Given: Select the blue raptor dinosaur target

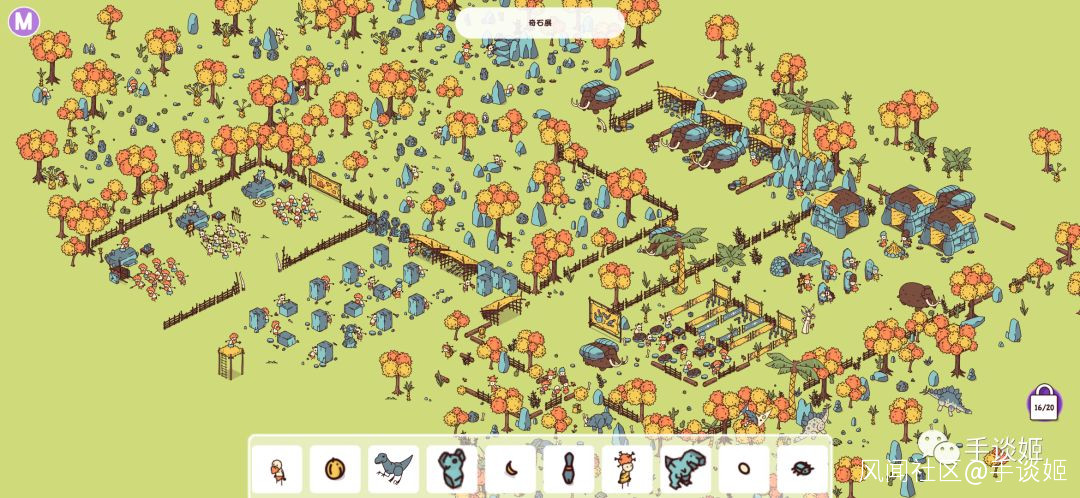Looking at the screenshot, I should (393, 468).
